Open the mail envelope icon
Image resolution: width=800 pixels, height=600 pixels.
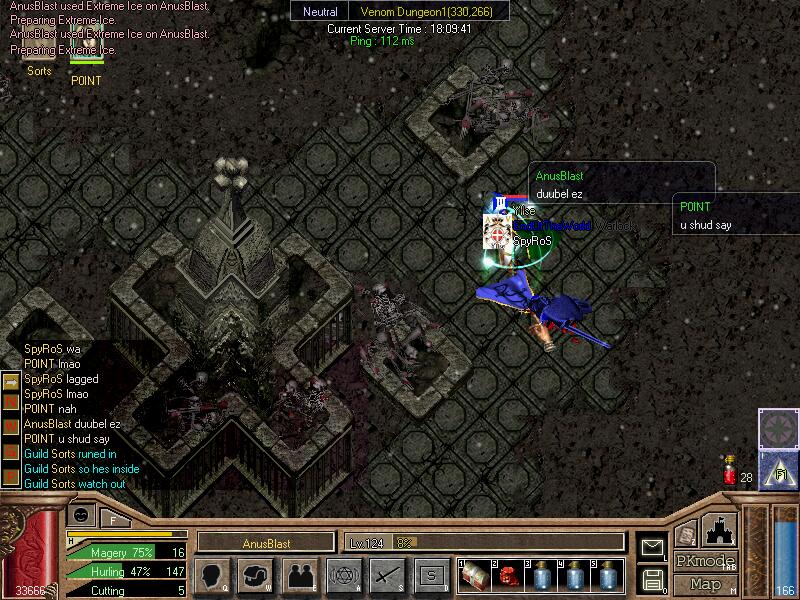point(652,548)
